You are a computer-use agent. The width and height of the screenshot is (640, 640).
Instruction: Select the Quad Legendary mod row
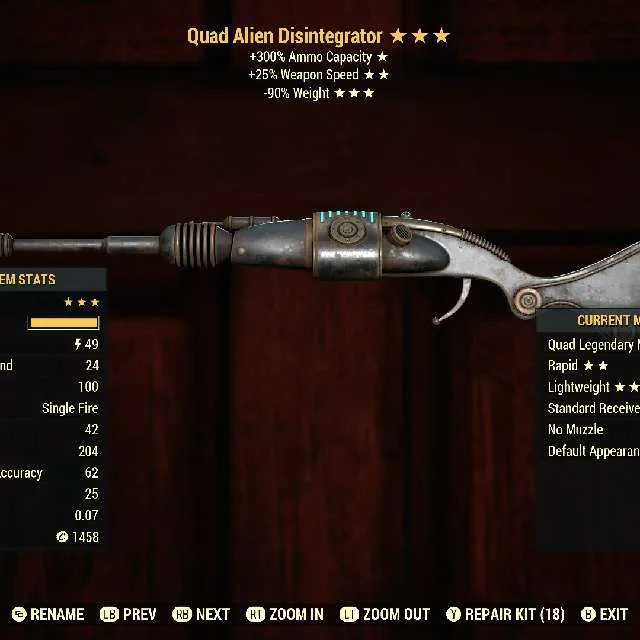point(592,345)
